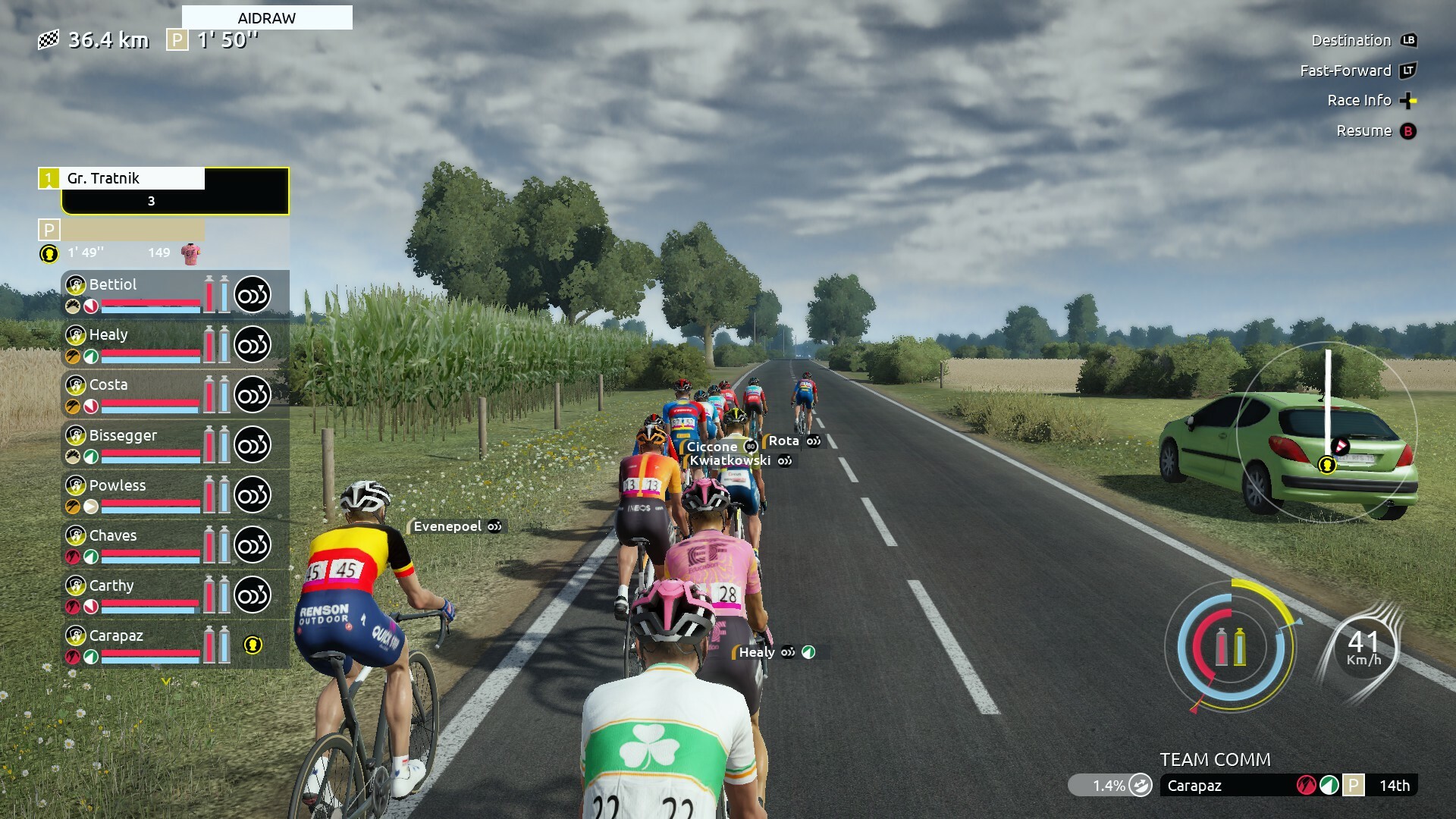Click the yellow leader badge next to Carapaz

tap(253, 644)
